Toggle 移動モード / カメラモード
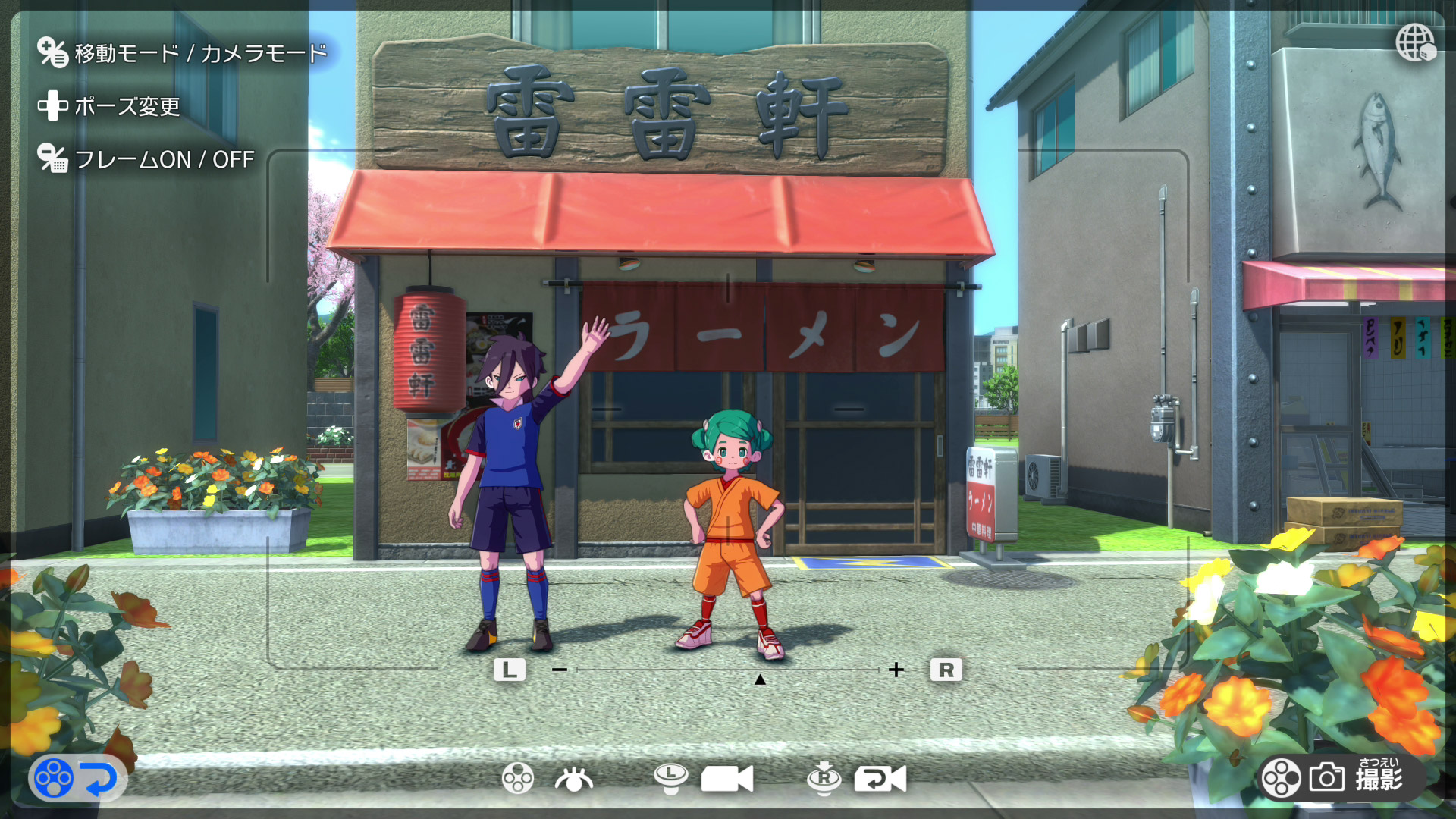Viewport: 1456px width, 819px height. coord(200,54)
